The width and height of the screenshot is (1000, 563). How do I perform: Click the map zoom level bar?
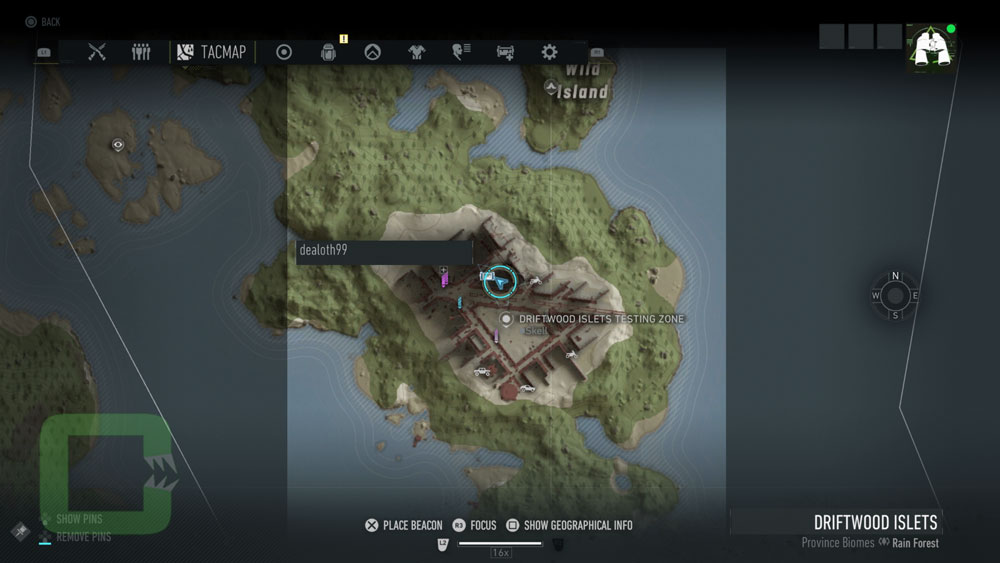(x=500, y=544)
